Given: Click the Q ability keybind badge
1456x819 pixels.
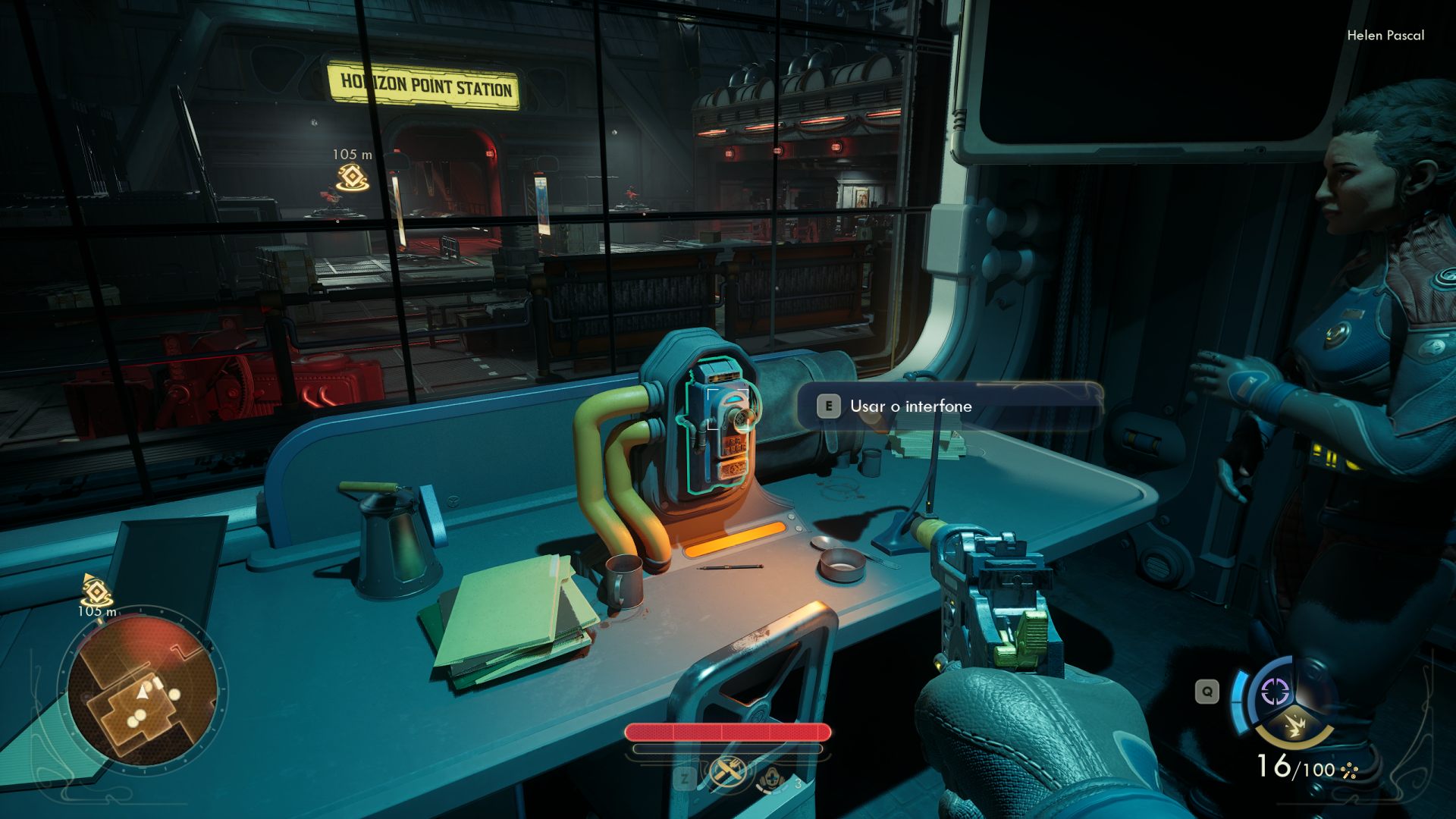Looking at the screenshot, I should click(x=1207, y=690).
